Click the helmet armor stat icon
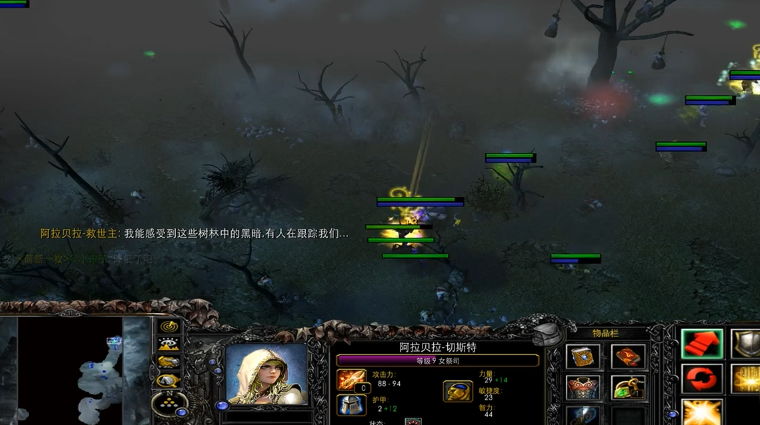760x425 pixels. point(351,407)
